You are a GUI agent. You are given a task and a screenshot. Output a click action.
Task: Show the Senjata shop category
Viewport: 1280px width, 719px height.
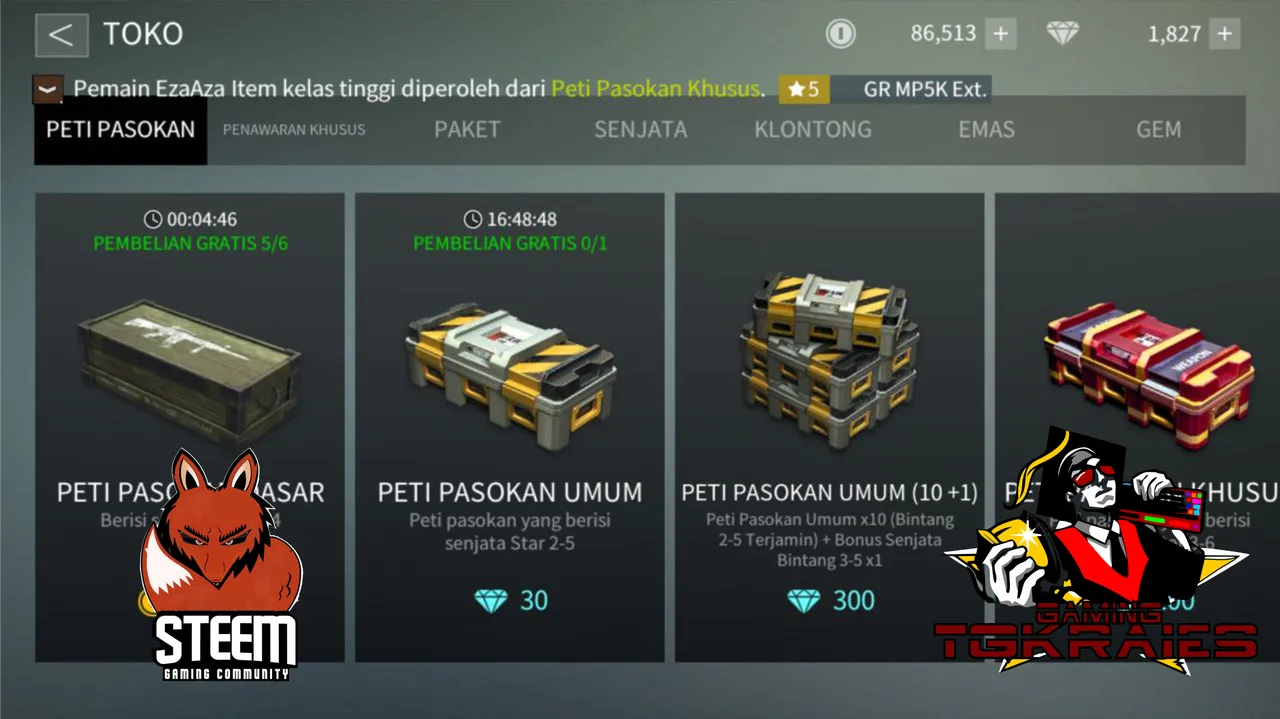(x=640, y=130)
